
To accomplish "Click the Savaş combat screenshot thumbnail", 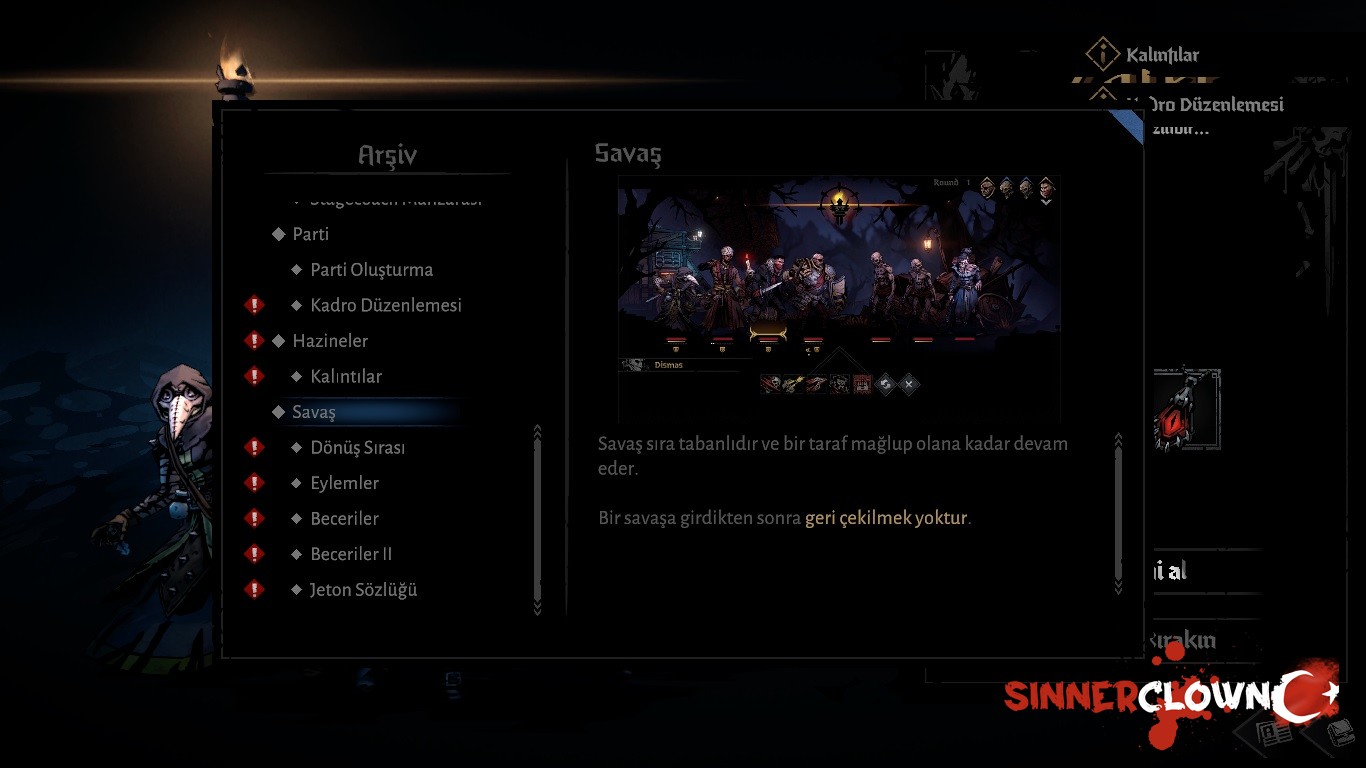I will pos(838,290).
